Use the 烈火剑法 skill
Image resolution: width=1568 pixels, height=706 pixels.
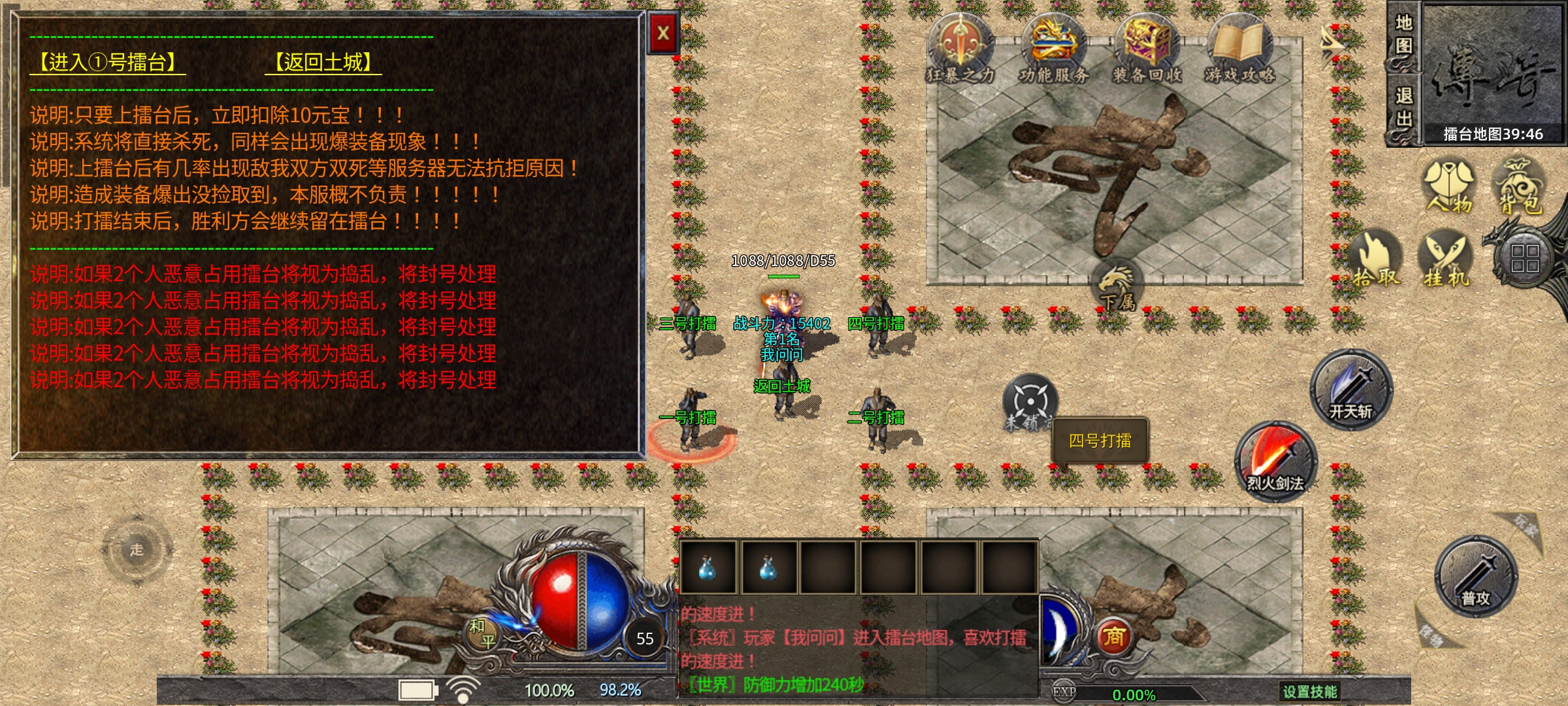pyautogui.click(x=1275, y=462)
